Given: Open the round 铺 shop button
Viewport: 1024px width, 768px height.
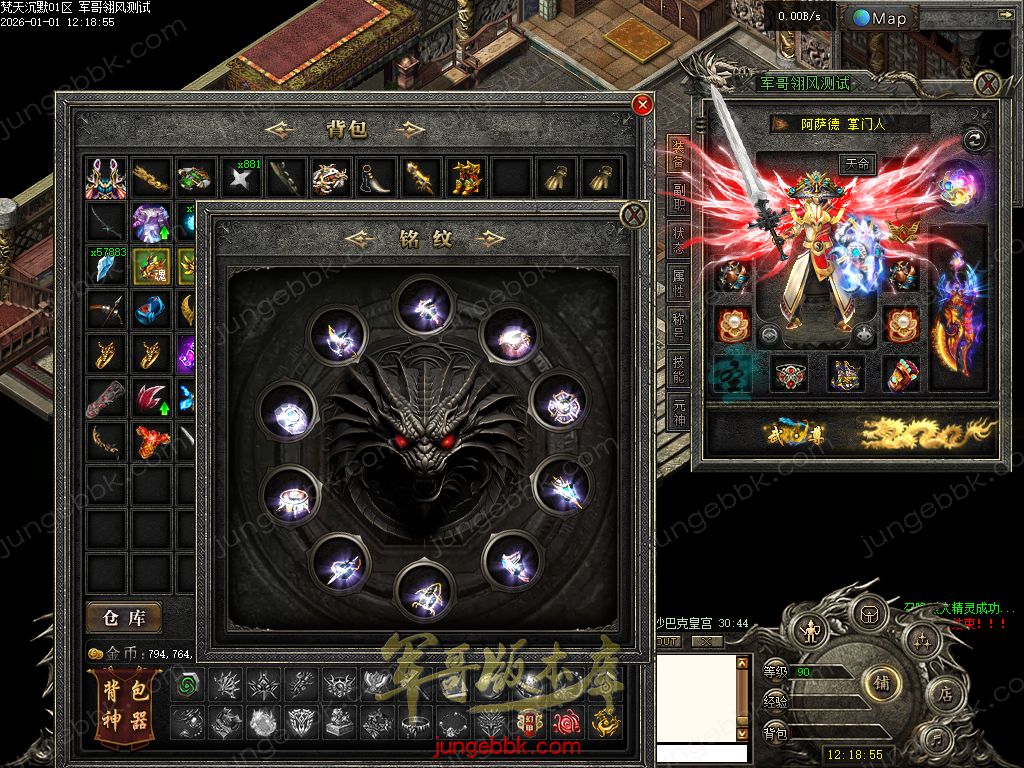Looking at the screenshot, I should point(883,682).
